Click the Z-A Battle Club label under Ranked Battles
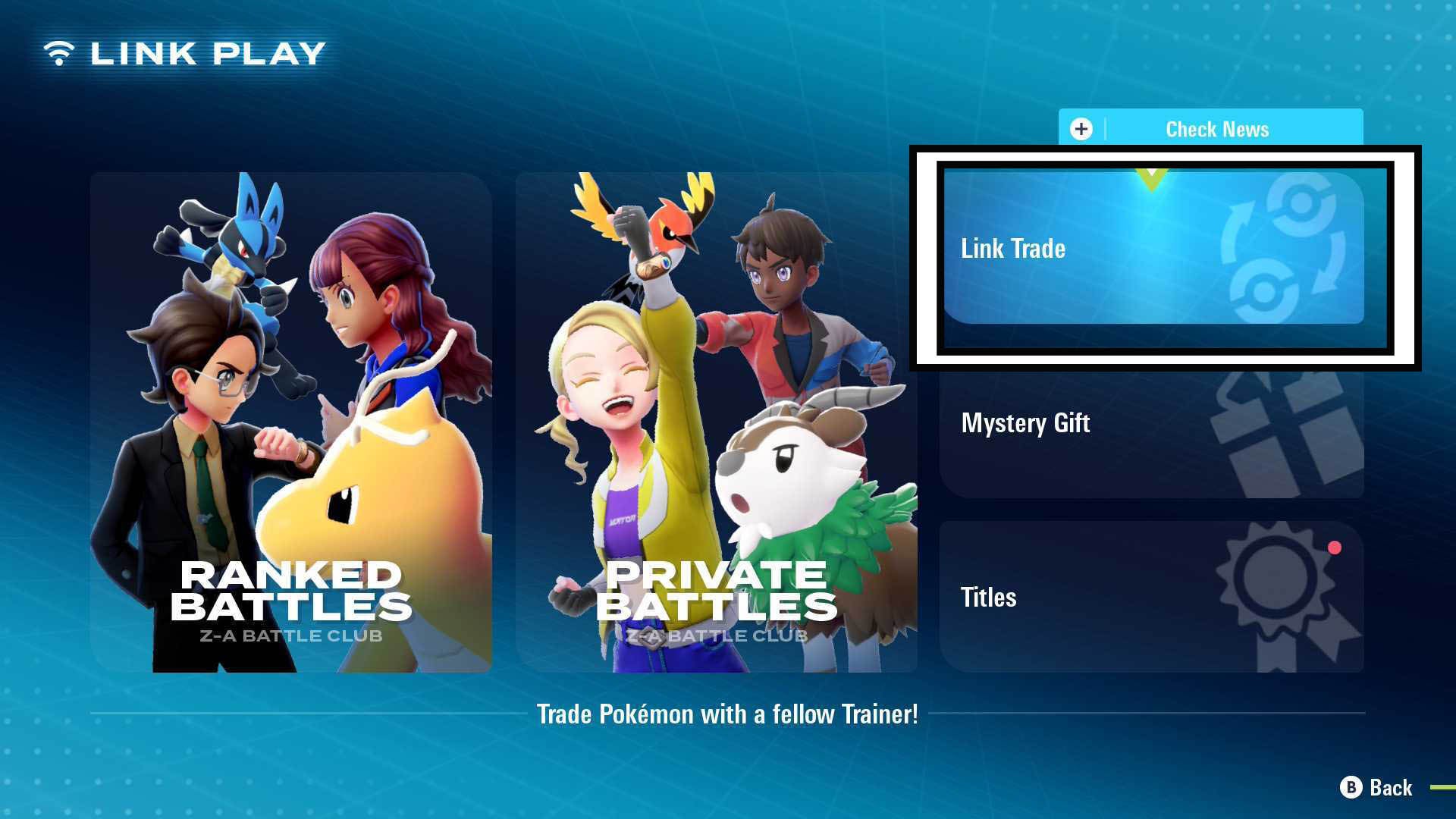1456x819 pixels. click(290, 636)
